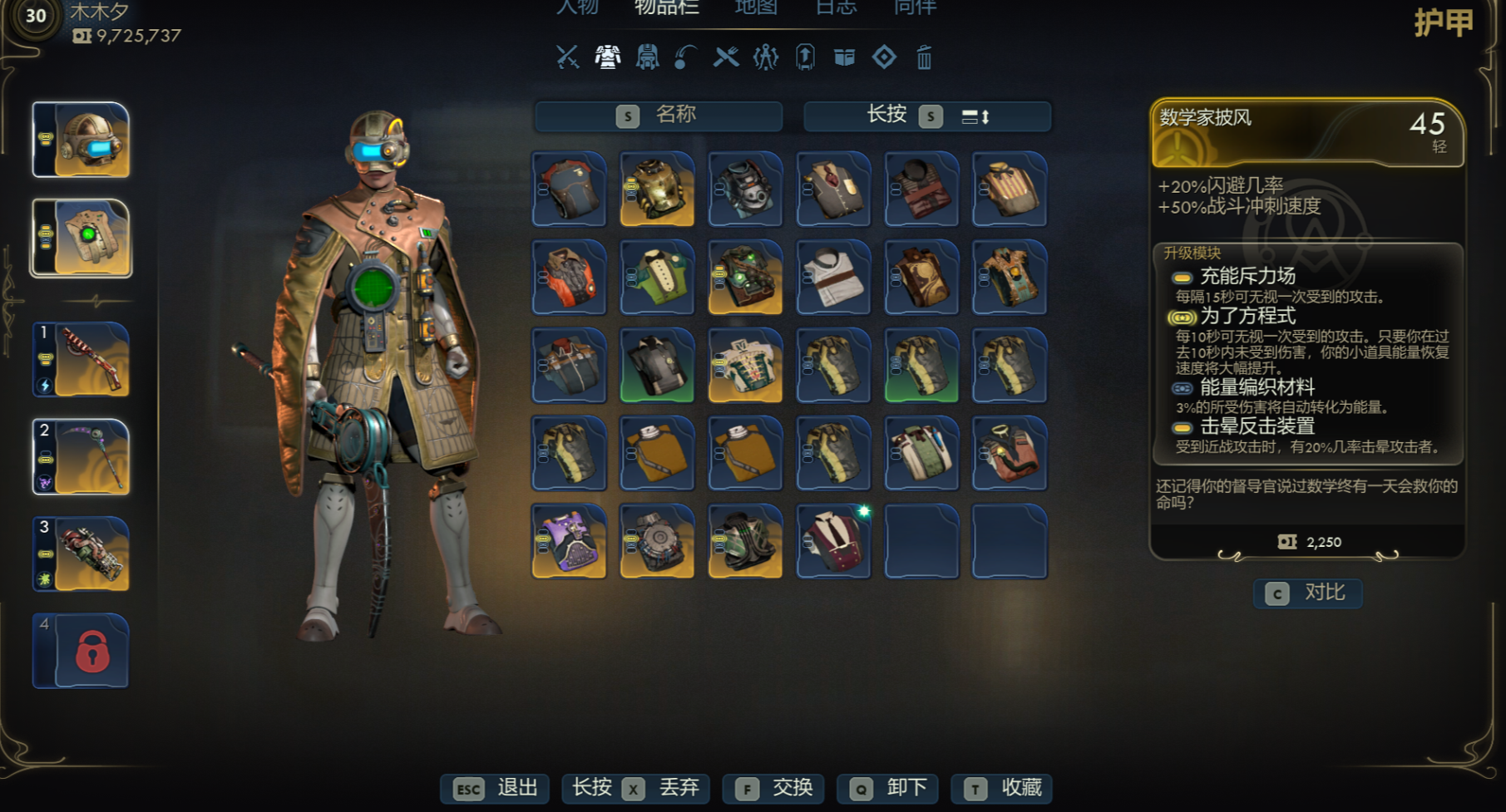Screen dimensions: 1506x812
Task: Select weapon slot 3 heavy gun
Action: 81,554
